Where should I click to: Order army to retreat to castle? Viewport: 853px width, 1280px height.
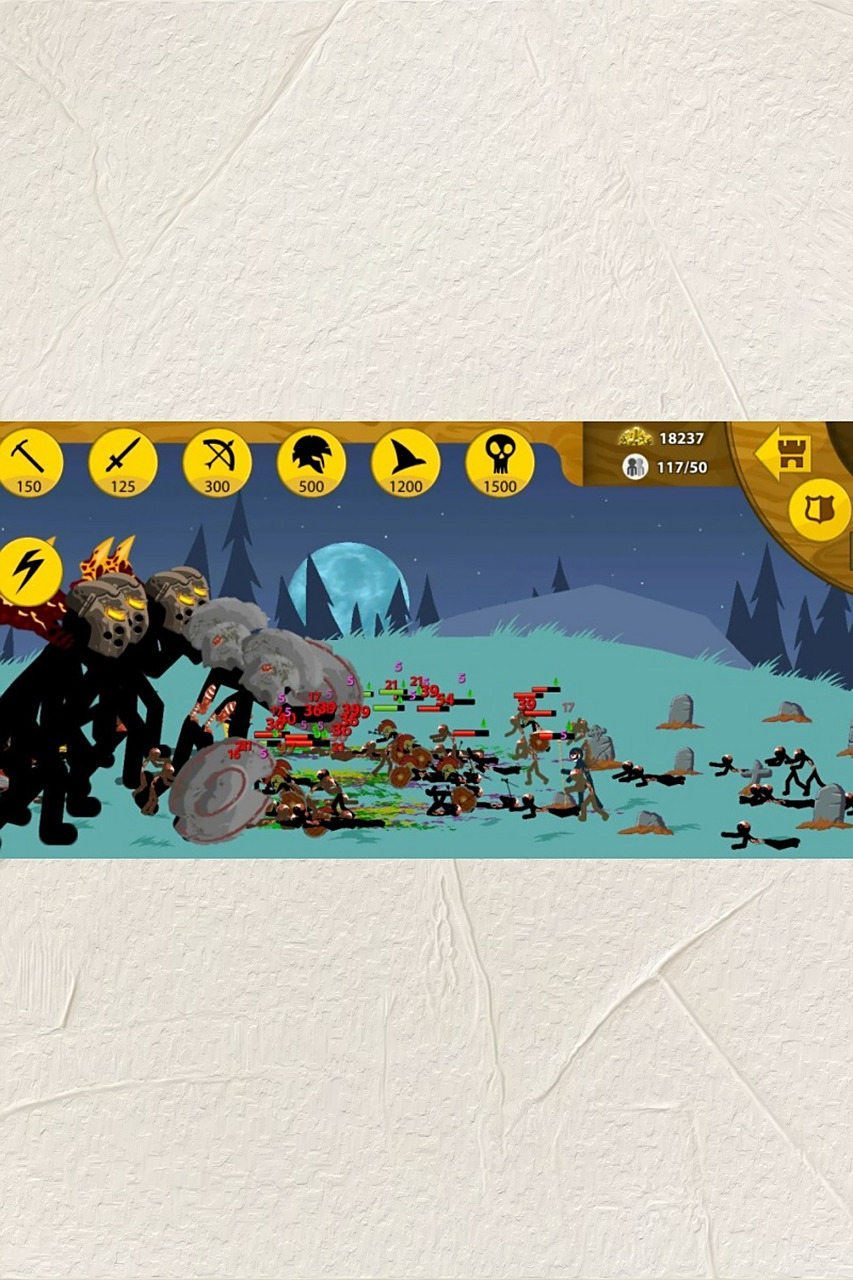pos(783,454)
